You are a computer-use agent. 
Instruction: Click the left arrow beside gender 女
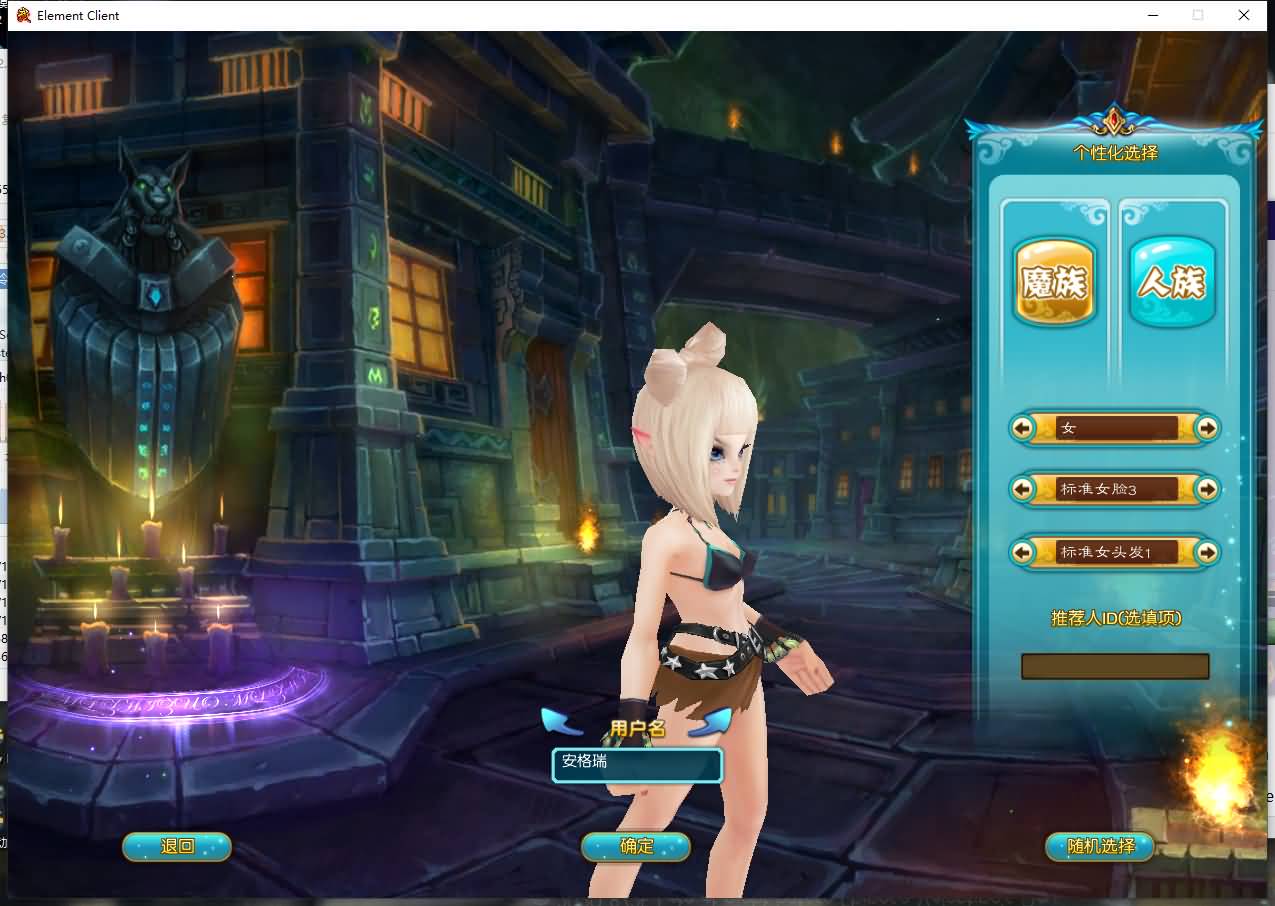pos(1022,428)
